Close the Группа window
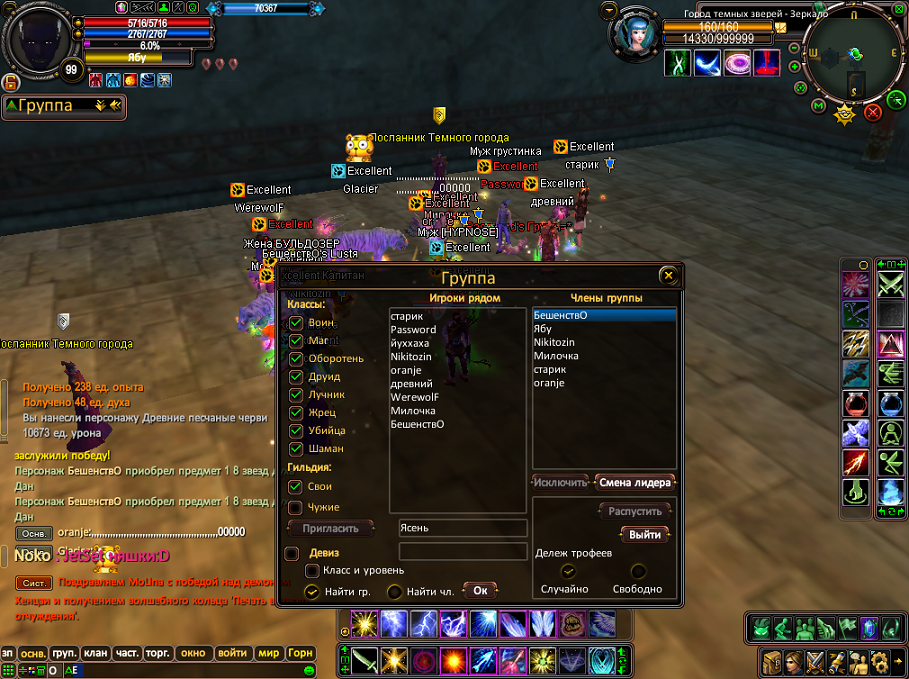 pyautogui.click(x=668, y=276)
